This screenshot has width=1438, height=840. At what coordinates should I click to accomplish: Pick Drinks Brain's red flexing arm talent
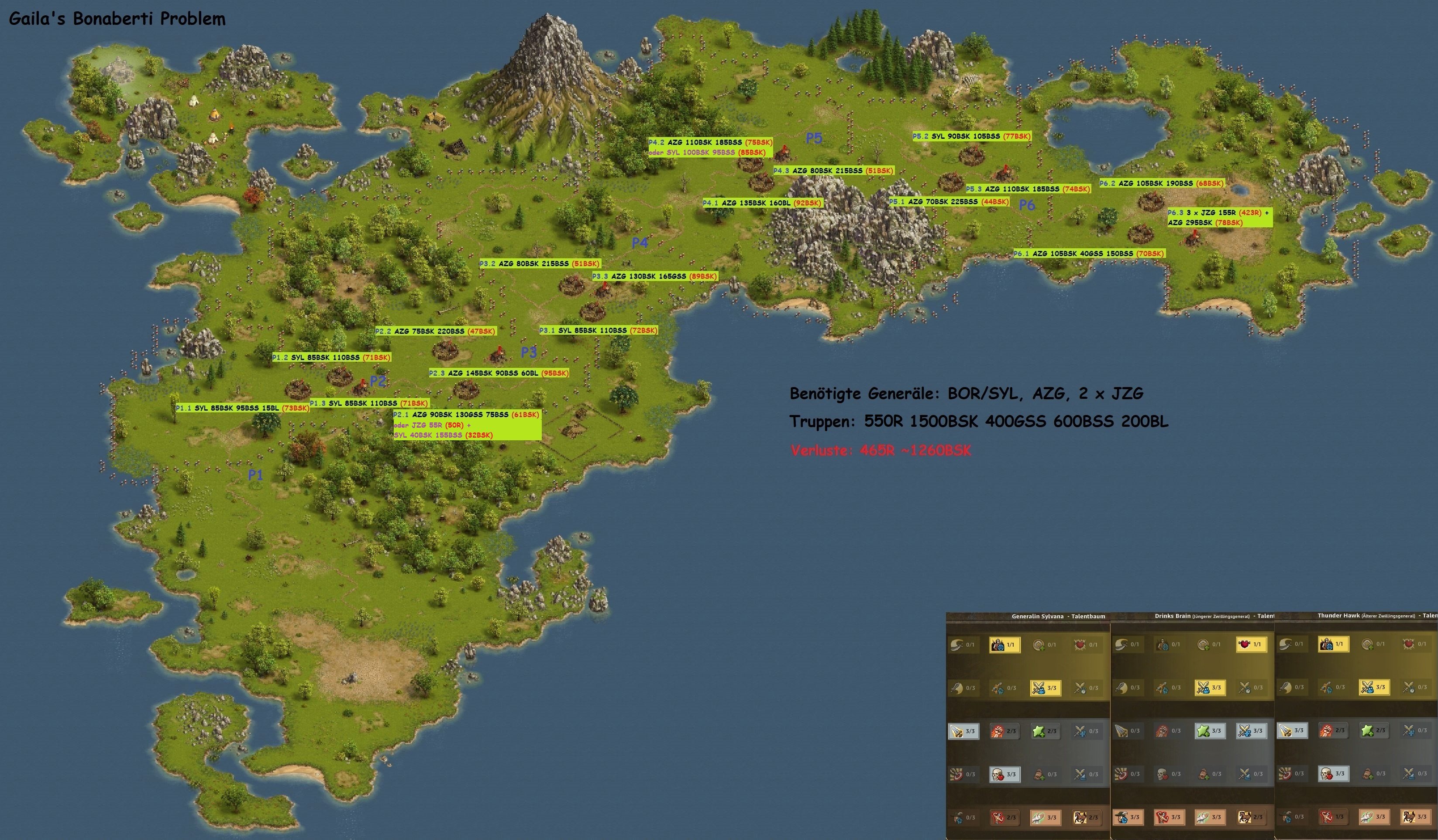(1168, 817)
